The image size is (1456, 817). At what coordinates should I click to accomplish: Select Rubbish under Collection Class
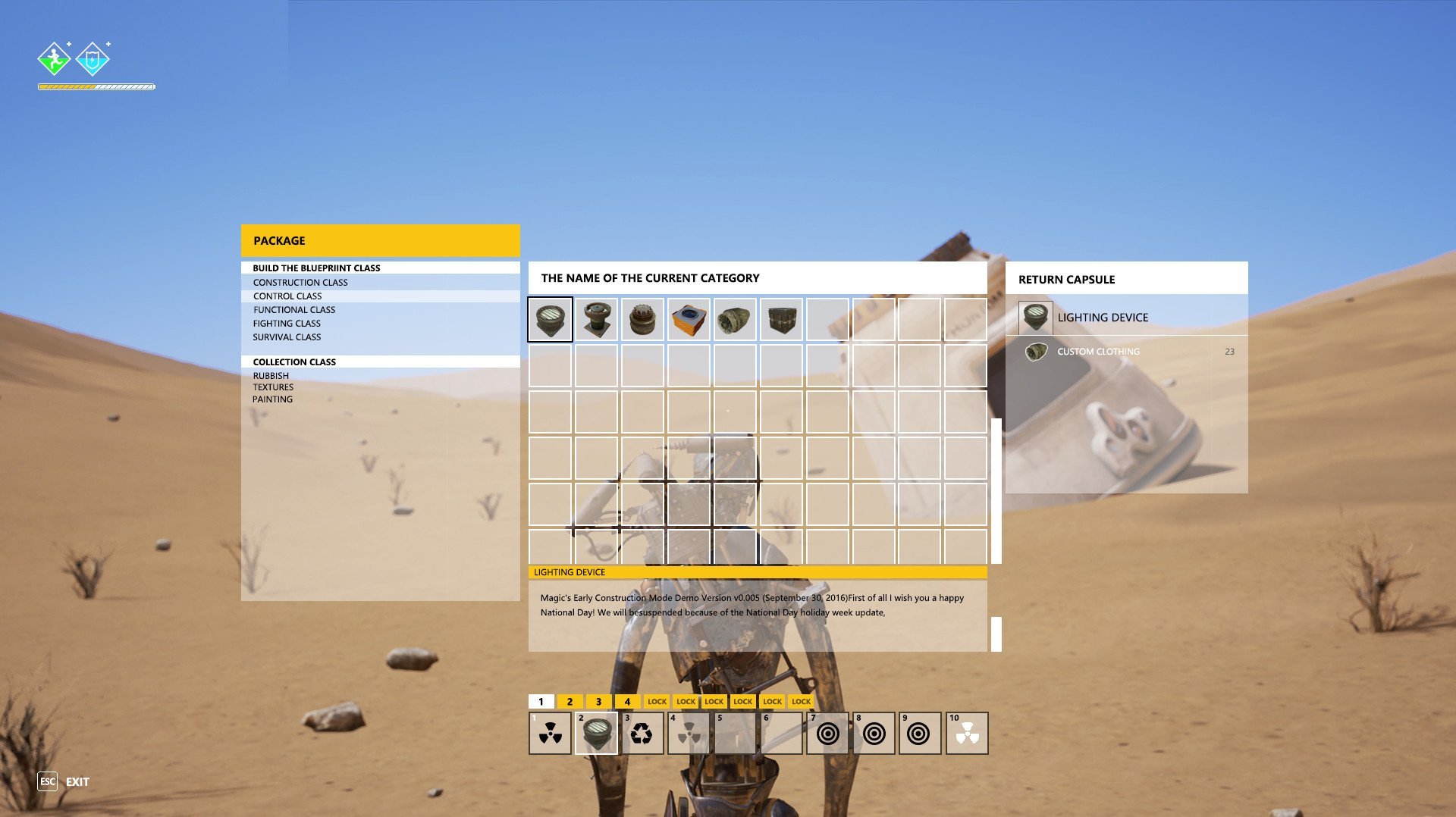pyautogui.click(x=271, y=376)
